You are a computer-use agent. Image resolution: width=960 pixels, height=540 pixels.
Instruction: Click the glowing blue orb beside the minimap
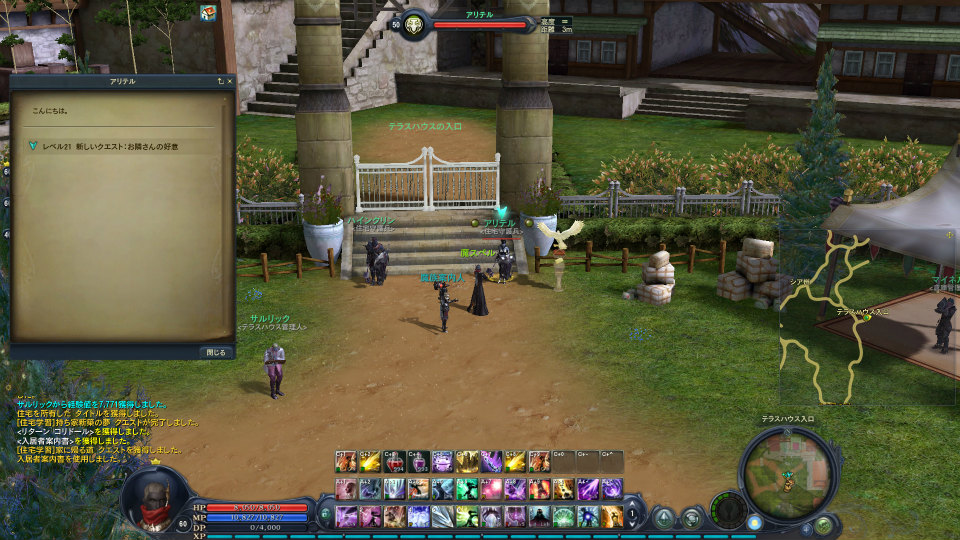[x=754, y=522]
